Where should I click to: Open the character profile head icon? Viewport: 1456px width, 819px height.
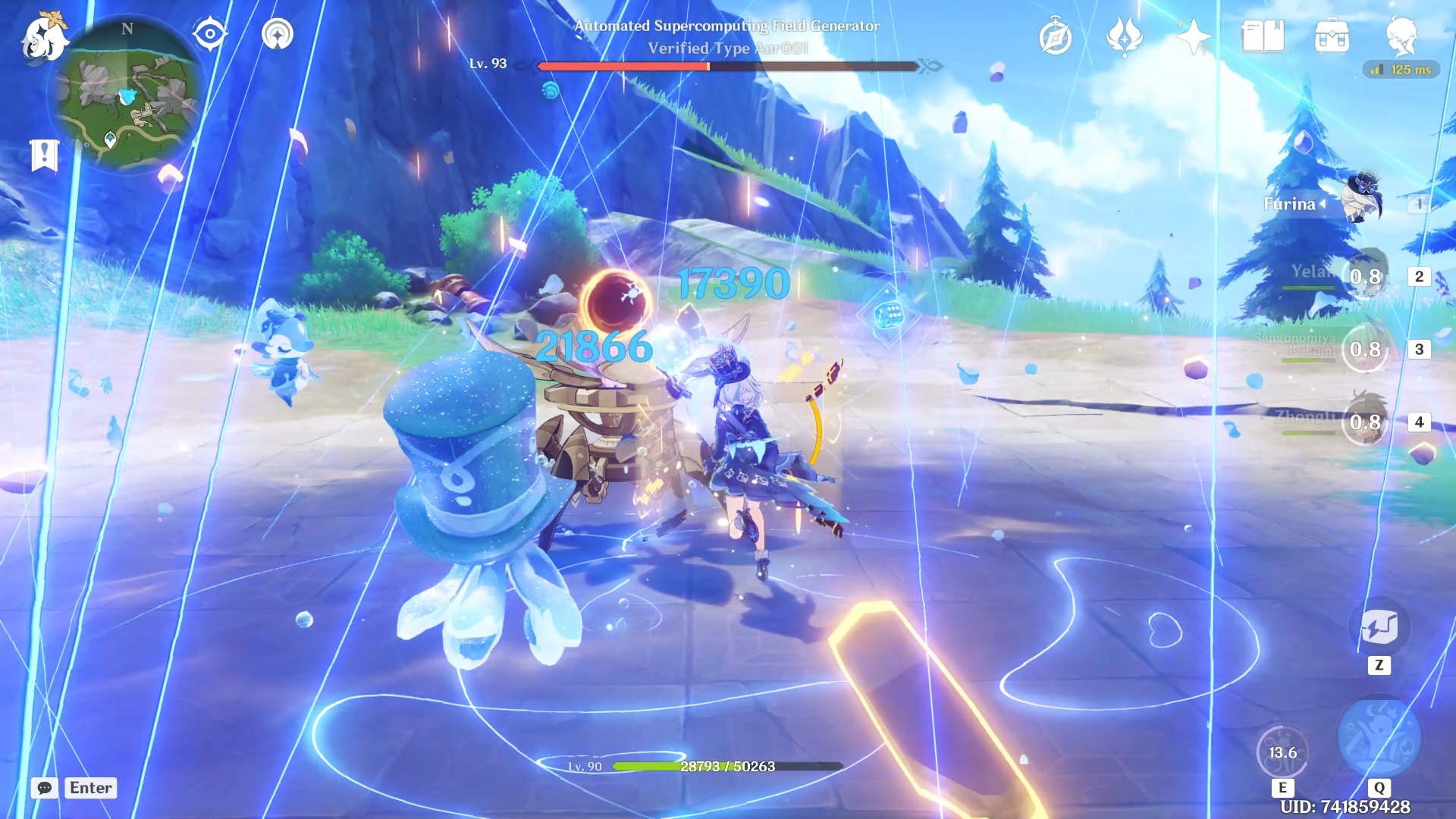(x=1401, y=37)
